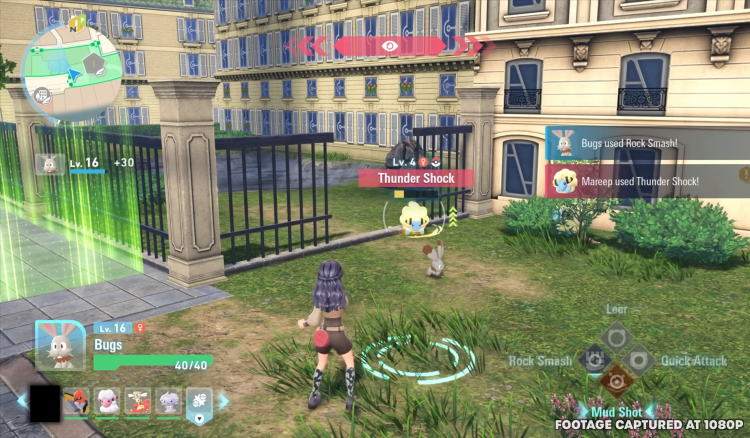The height and width of the screenshot is (438, 750).
Task: Select Bugs the Bunnelby's active portrait
Action: tap(61, 346)
